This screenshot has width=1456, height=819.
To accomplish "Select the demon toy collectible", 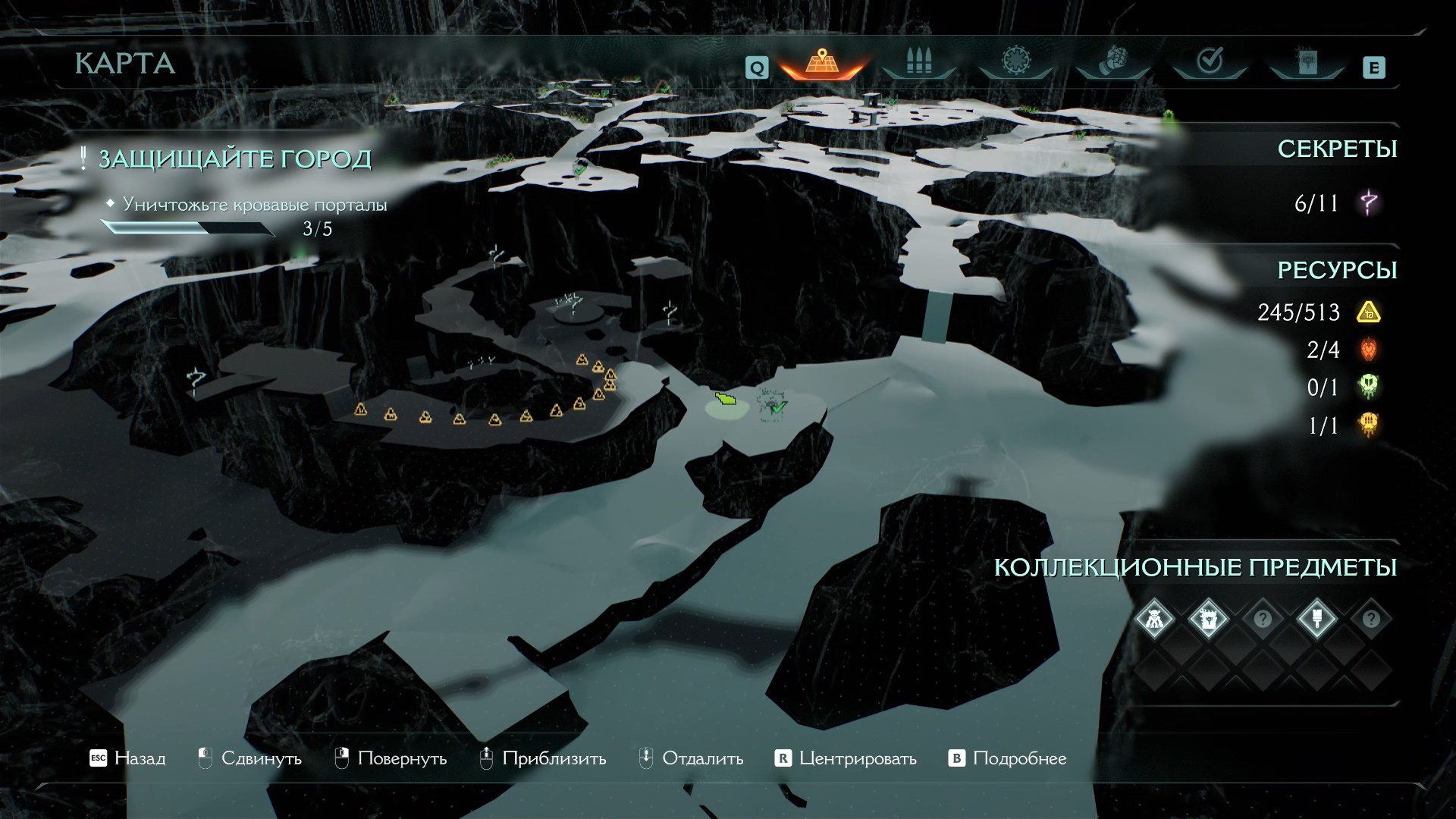I will 1153,620.
